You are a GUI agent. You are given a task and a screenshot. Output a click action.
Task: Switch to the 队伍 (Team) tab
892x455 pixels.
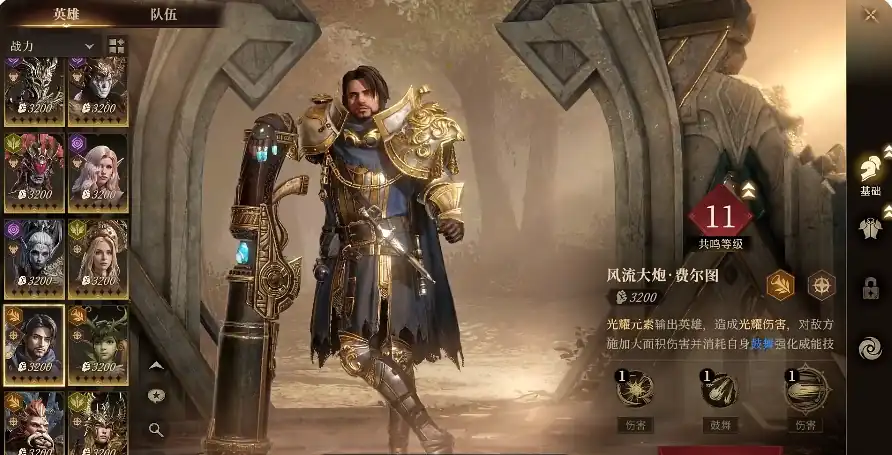(x=164, y=15)
